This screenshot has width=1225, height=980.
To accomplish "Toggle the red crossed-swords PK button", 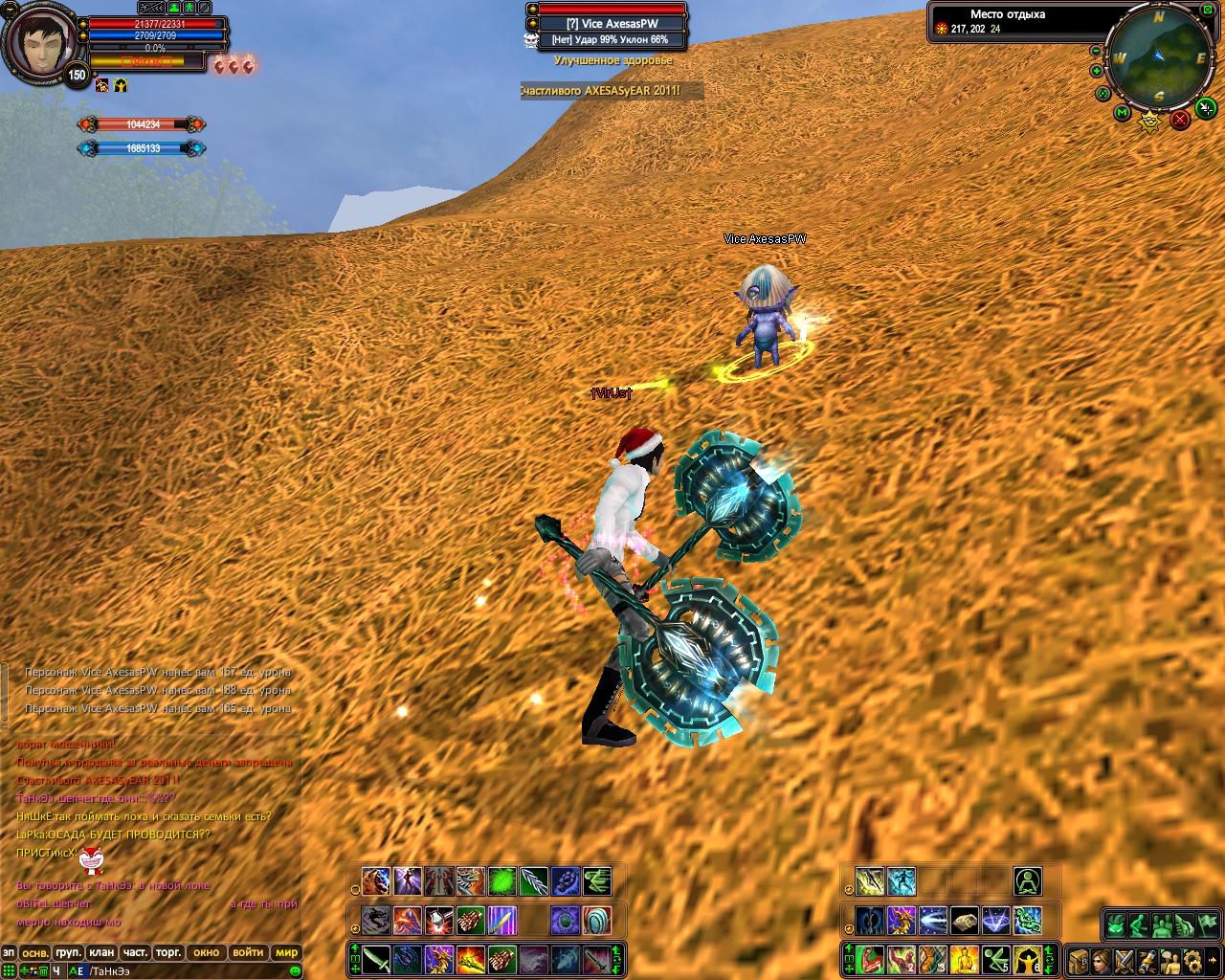I will coord(1180,119).
